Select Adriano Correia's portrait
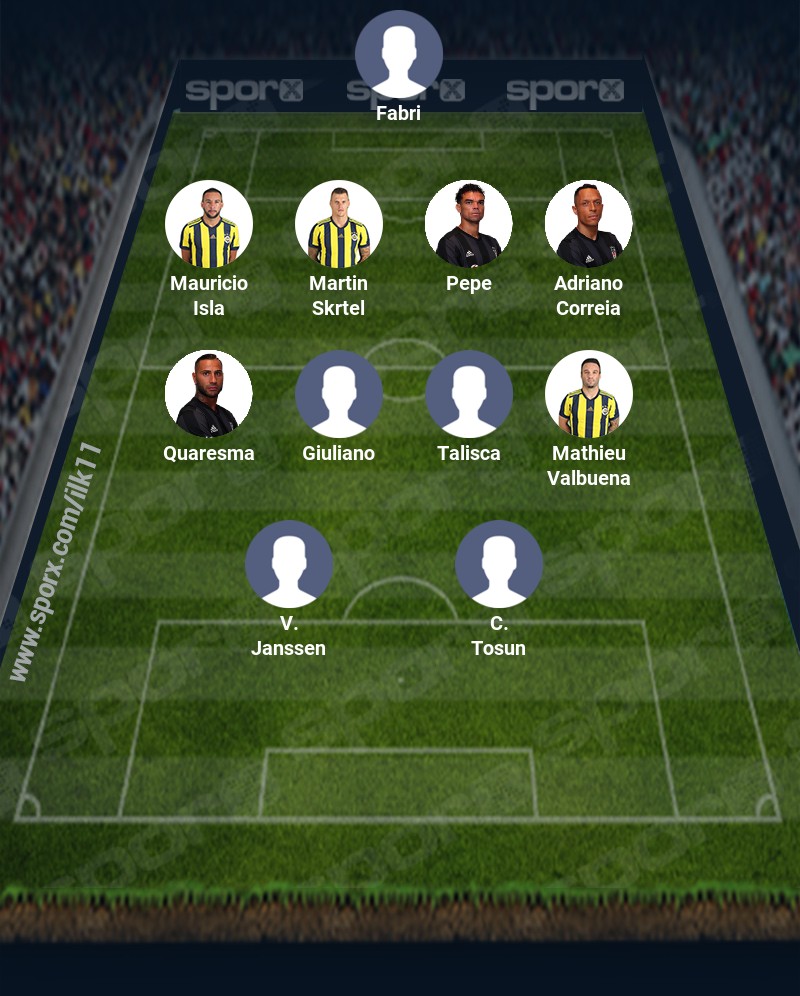This screenshot has height=996, width=800. click(x=589, y=224)
